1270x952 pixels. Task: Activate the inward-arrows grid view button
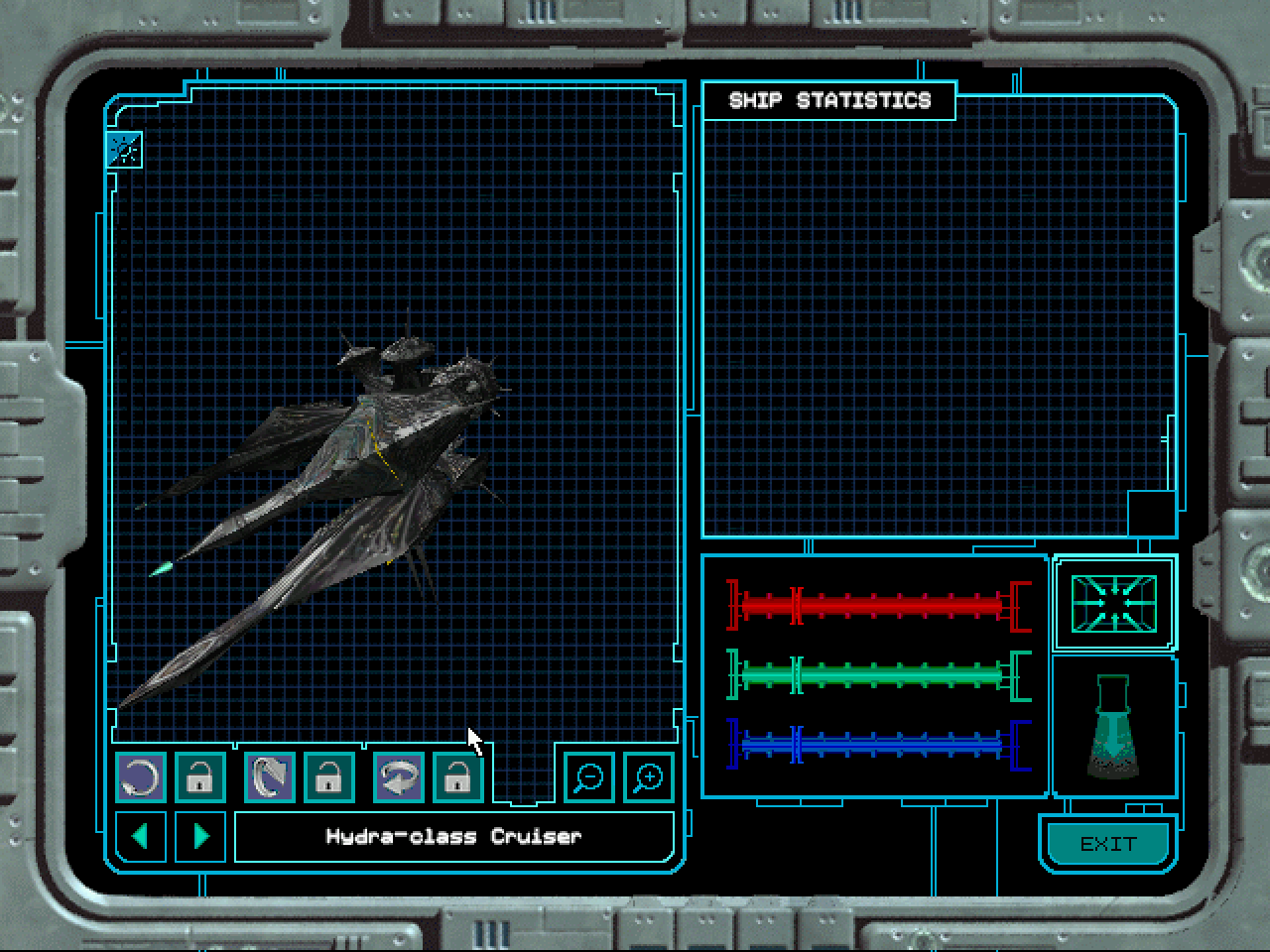click(1113, 602)
